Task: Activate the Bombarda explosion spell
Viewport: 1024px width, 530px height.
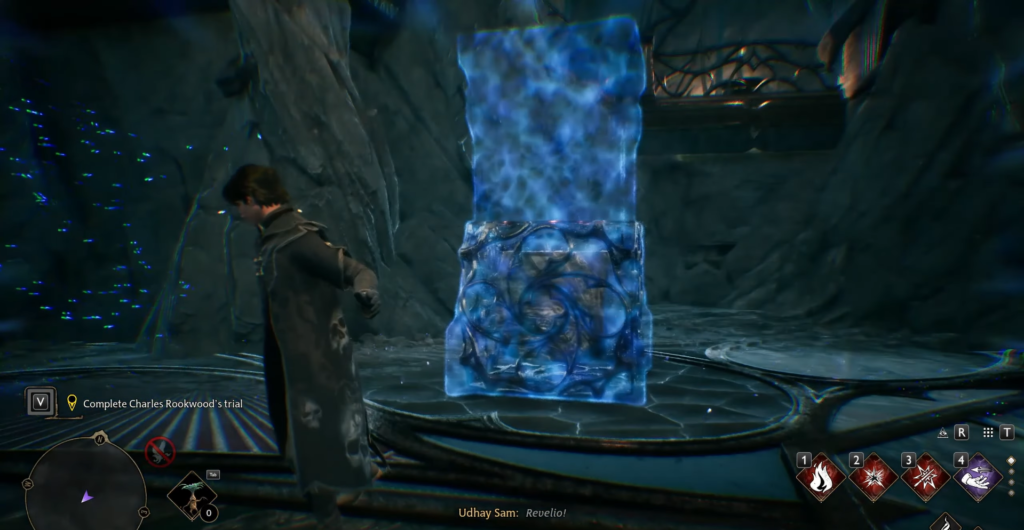Action: [874, 477]
